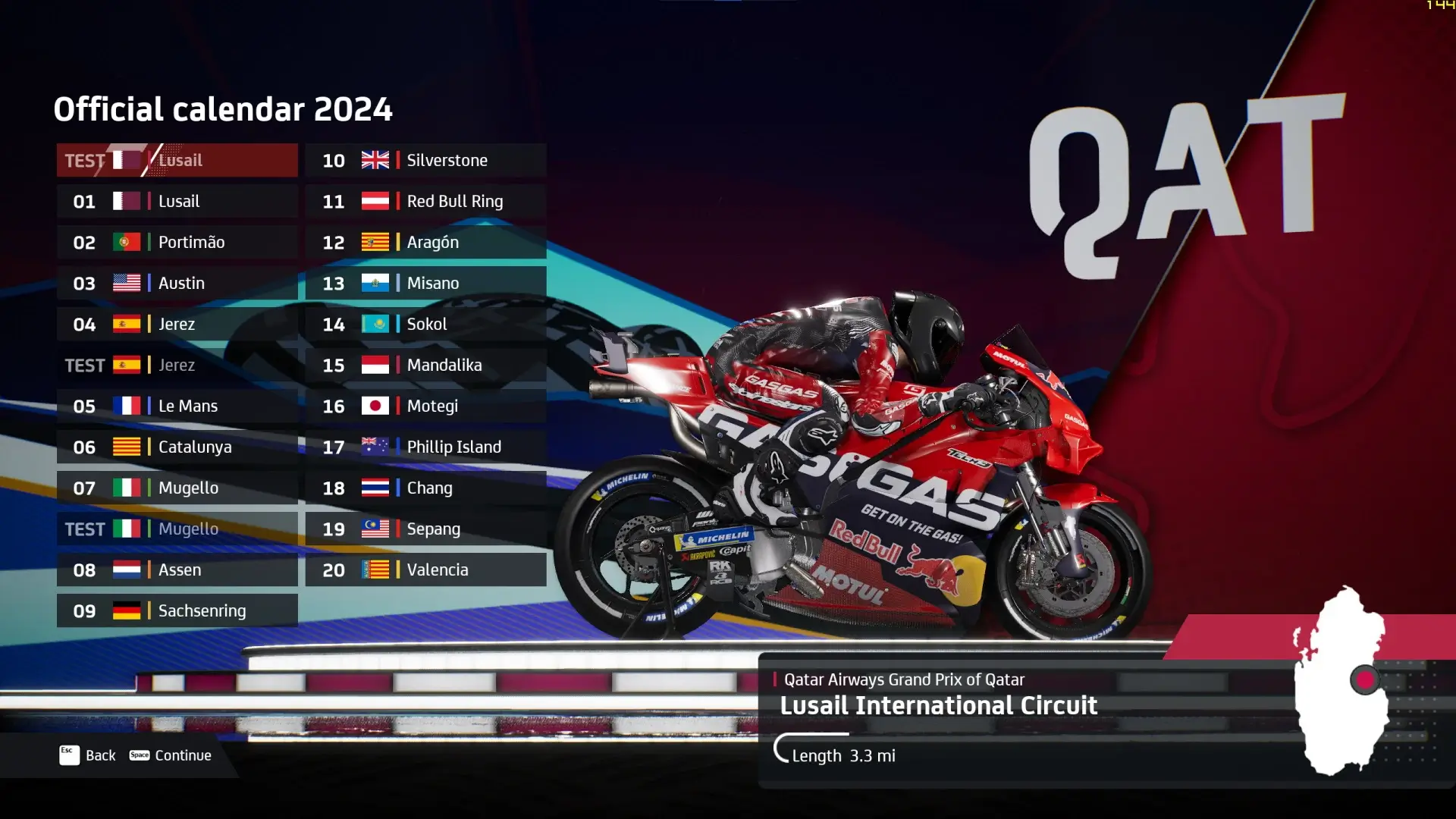This screenshot has width=1456, height=819.
Task: Click the Australia flag next to Phillip Island
Action: [375, 447]
